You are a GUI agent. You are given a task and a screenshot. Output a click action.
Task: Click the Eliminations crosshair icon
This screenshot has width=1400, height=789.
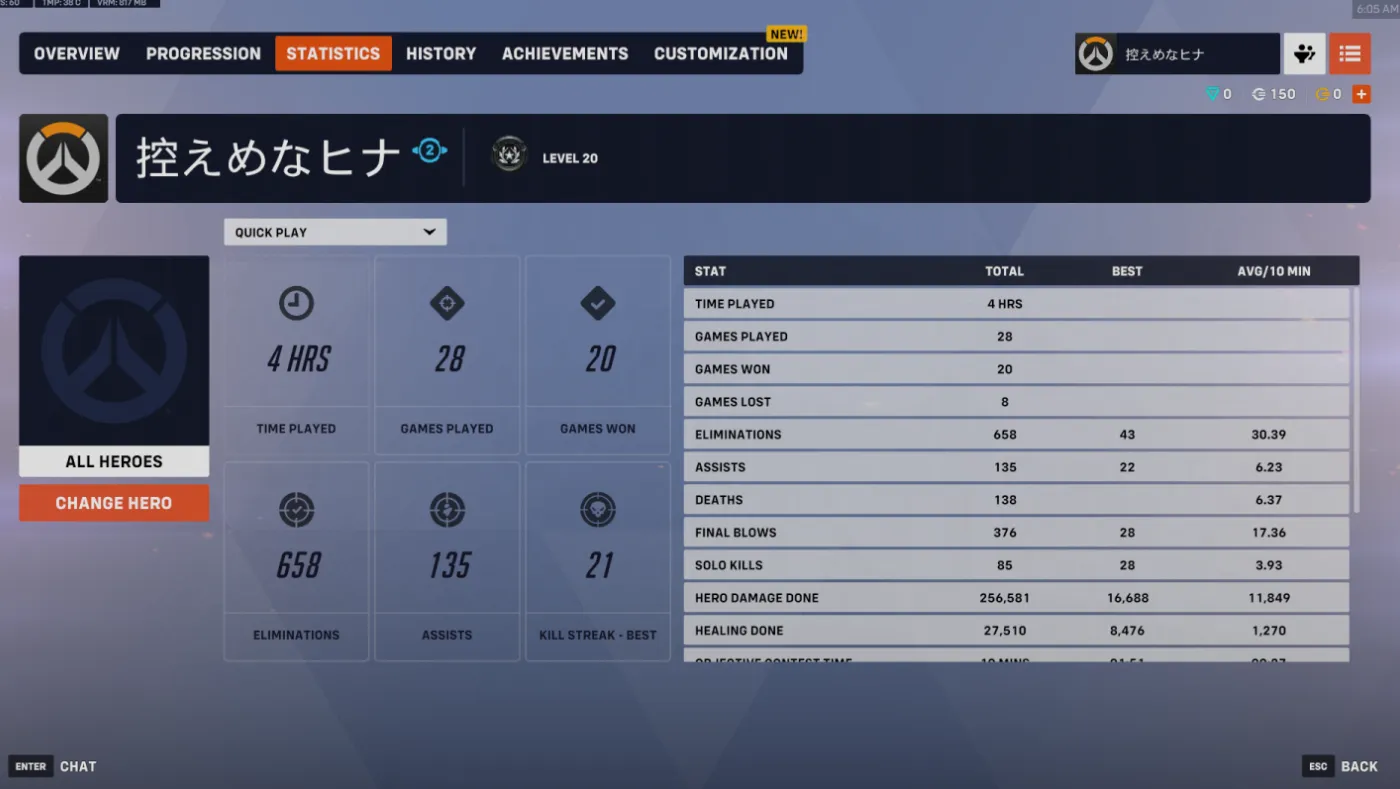click(x=296, y=510)
